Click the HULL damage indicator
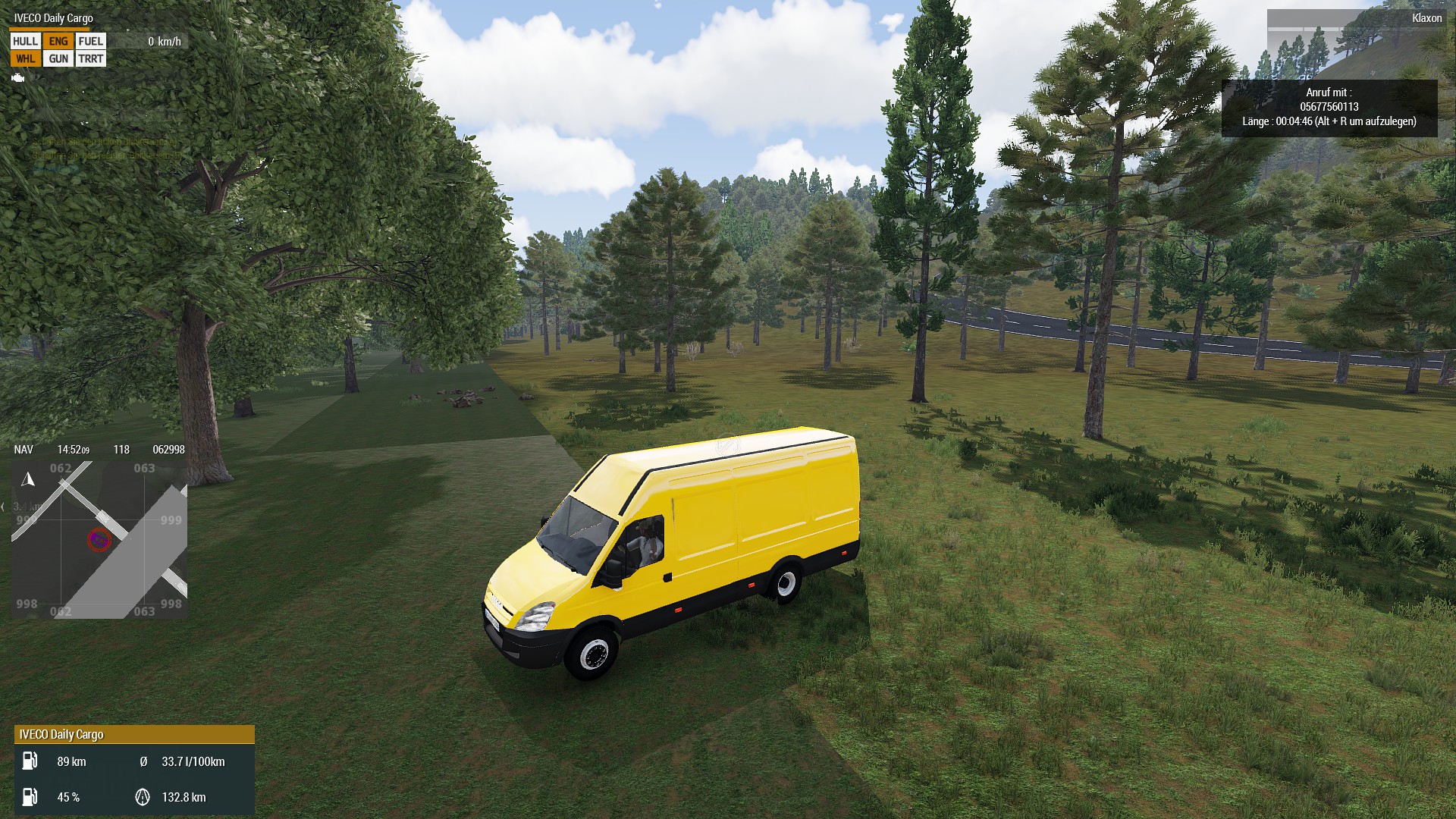 (x=25, y=41)
